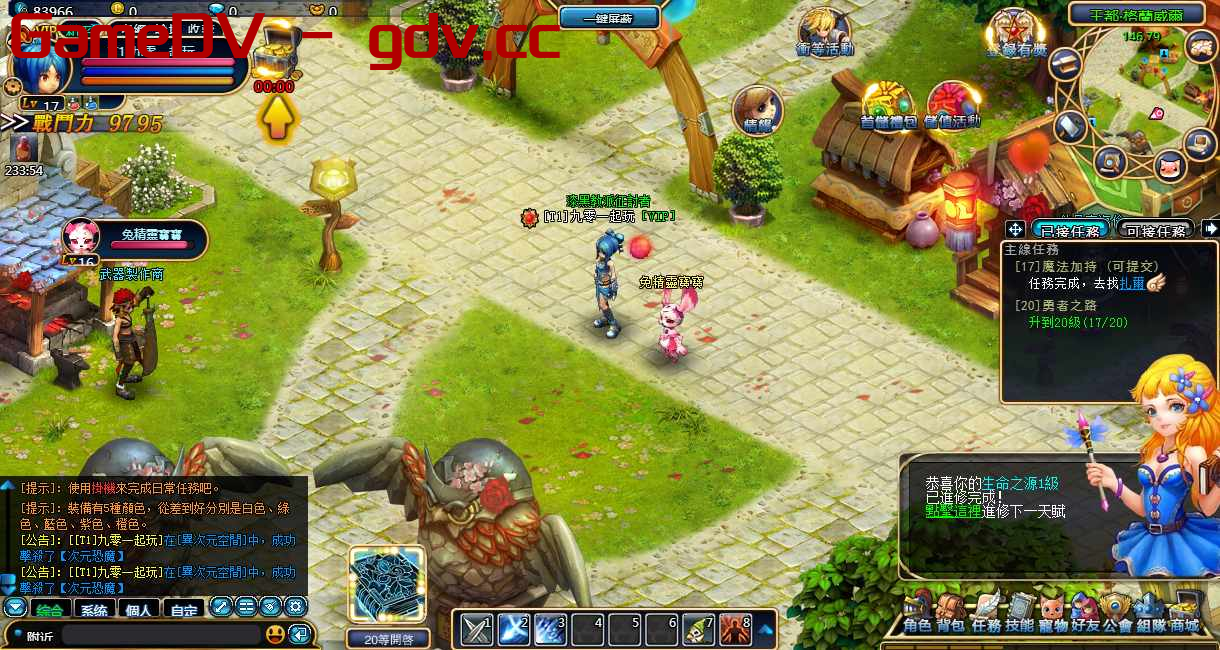Open the 寵物 pet menu
The width and height of the screenshot is (1220, 650).
tap(1052, 613)
